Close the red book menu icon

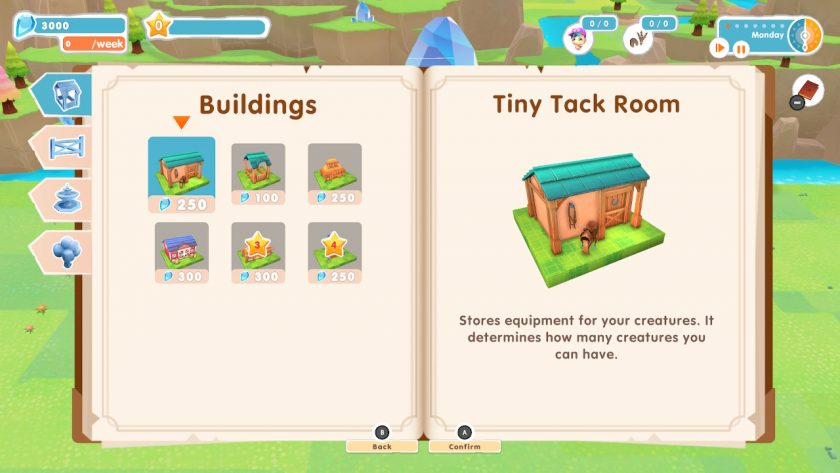click(x=808, y=90)
